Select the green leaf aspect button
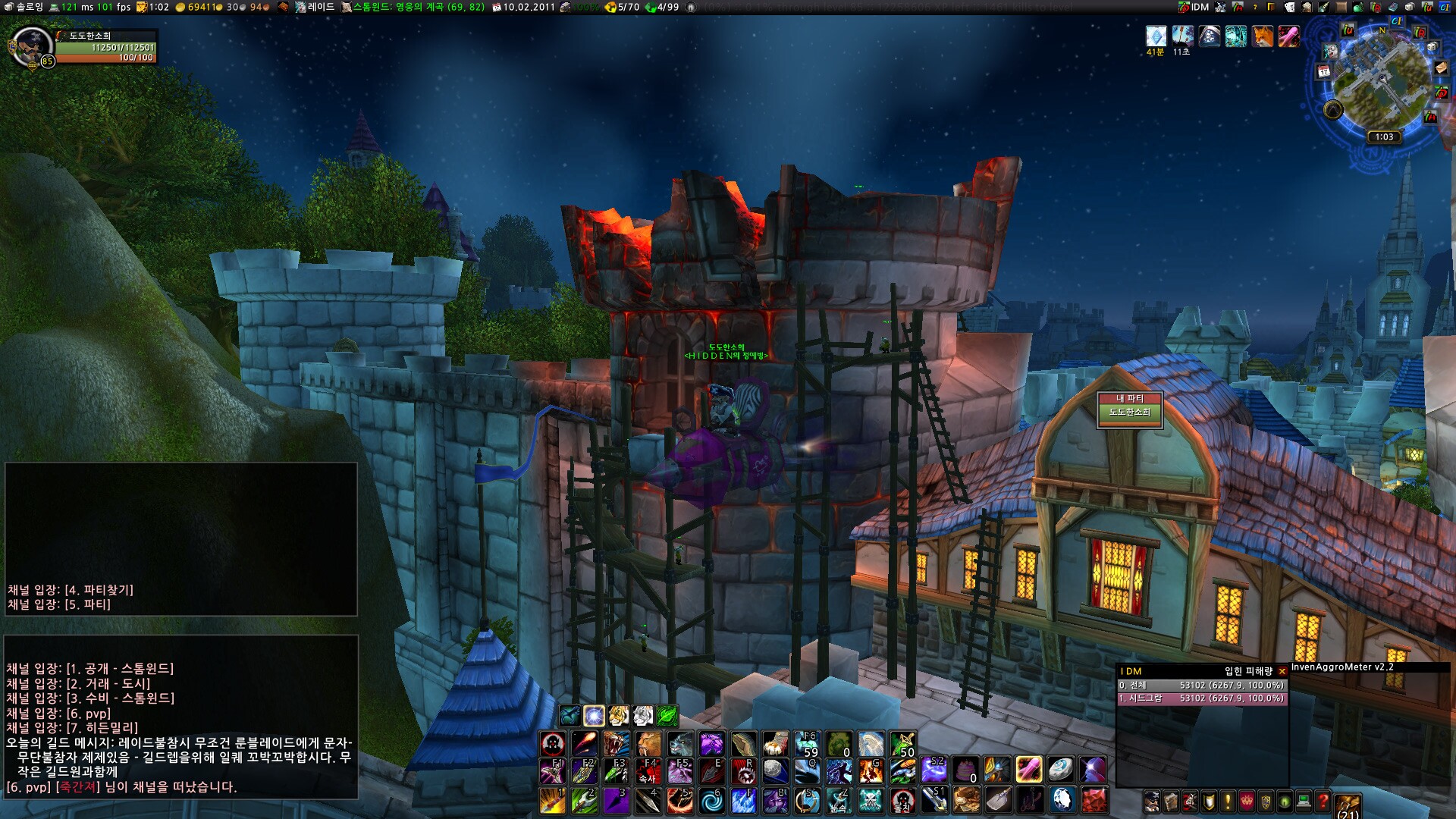 tap(667, 715)
